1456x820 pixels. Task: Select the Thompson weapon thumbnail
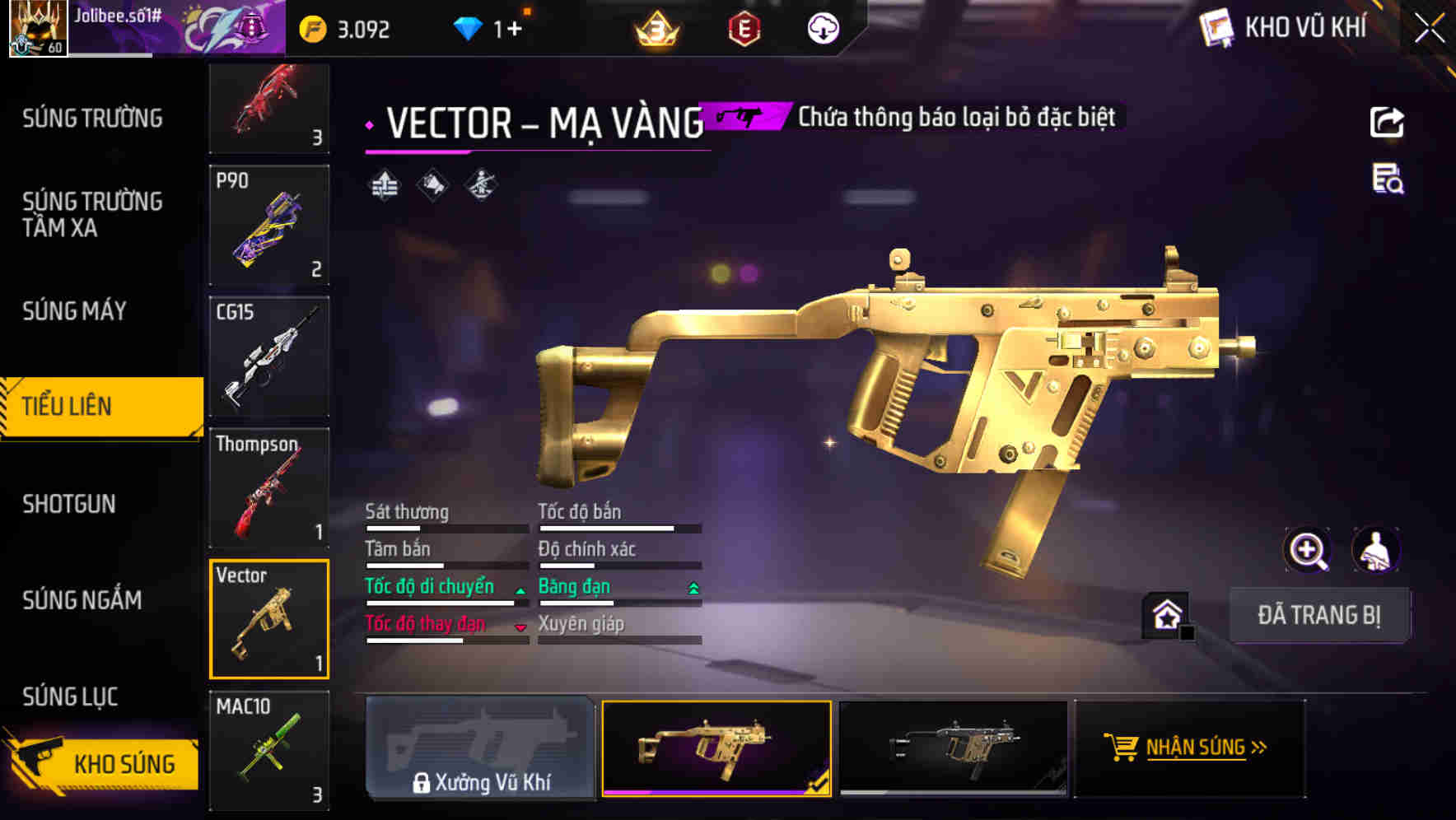268,488
